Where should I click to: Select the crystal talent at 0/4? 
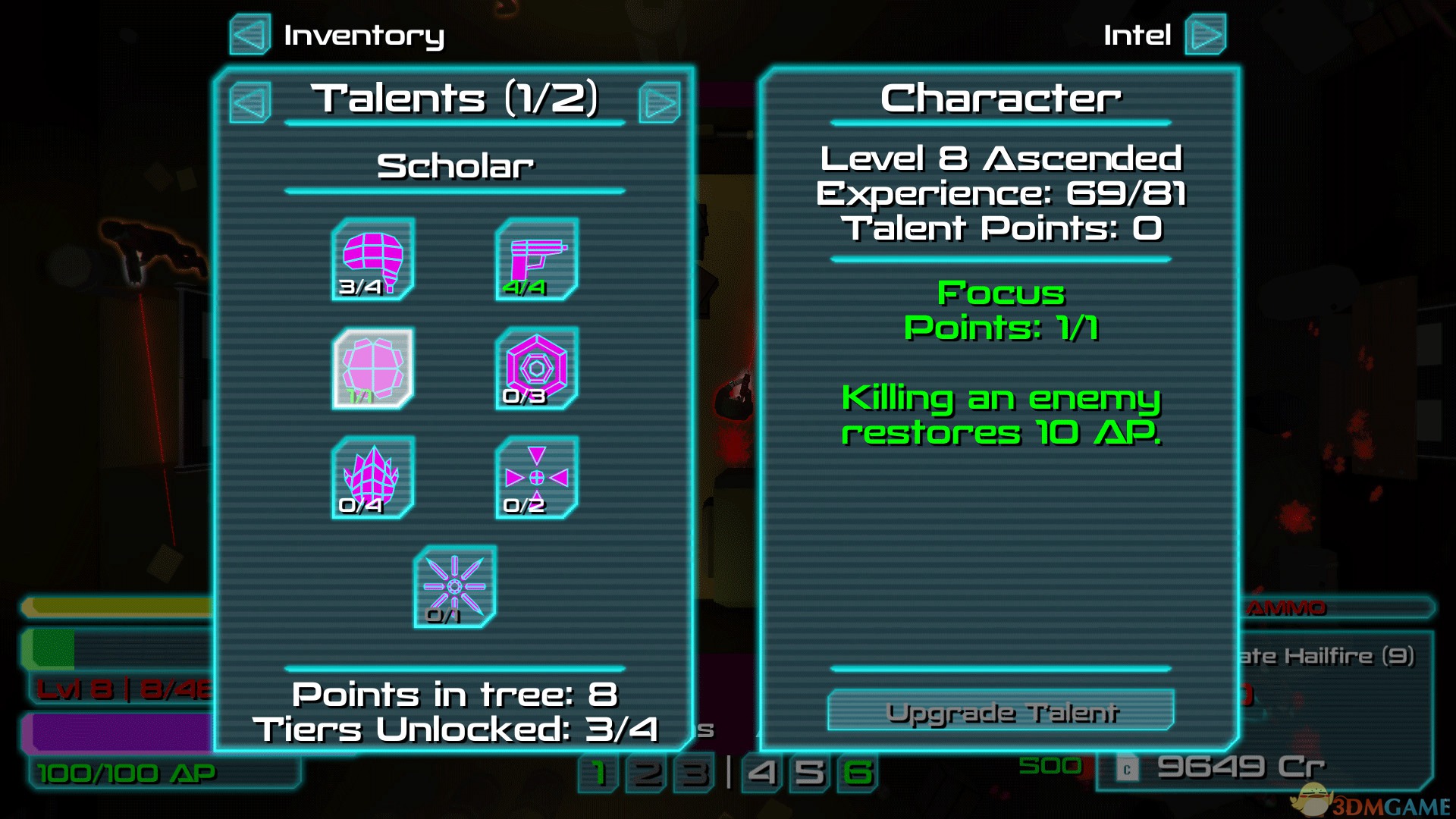pyautogui.click(x=373, y=478)
